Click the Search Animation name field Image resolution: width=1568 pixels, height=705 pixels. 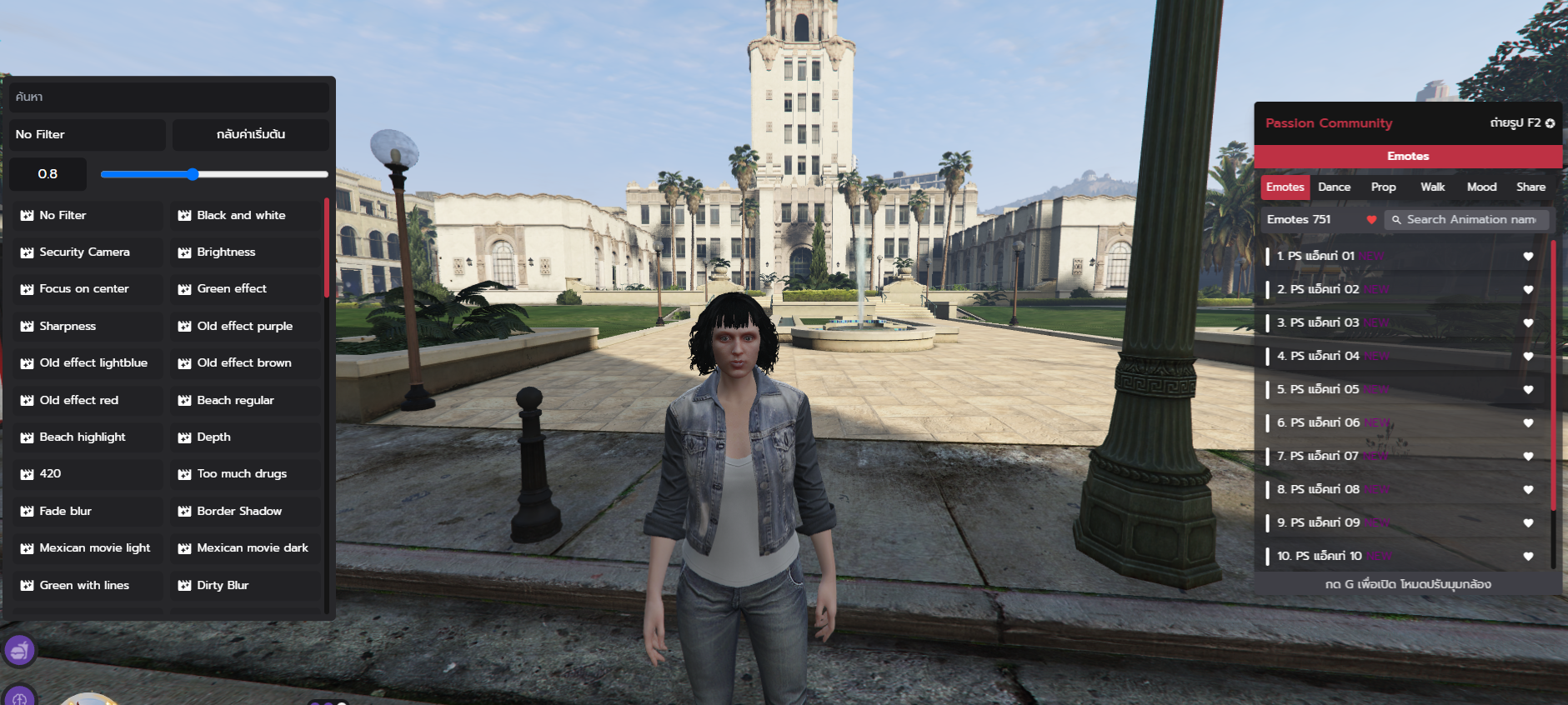(1470, 219)
